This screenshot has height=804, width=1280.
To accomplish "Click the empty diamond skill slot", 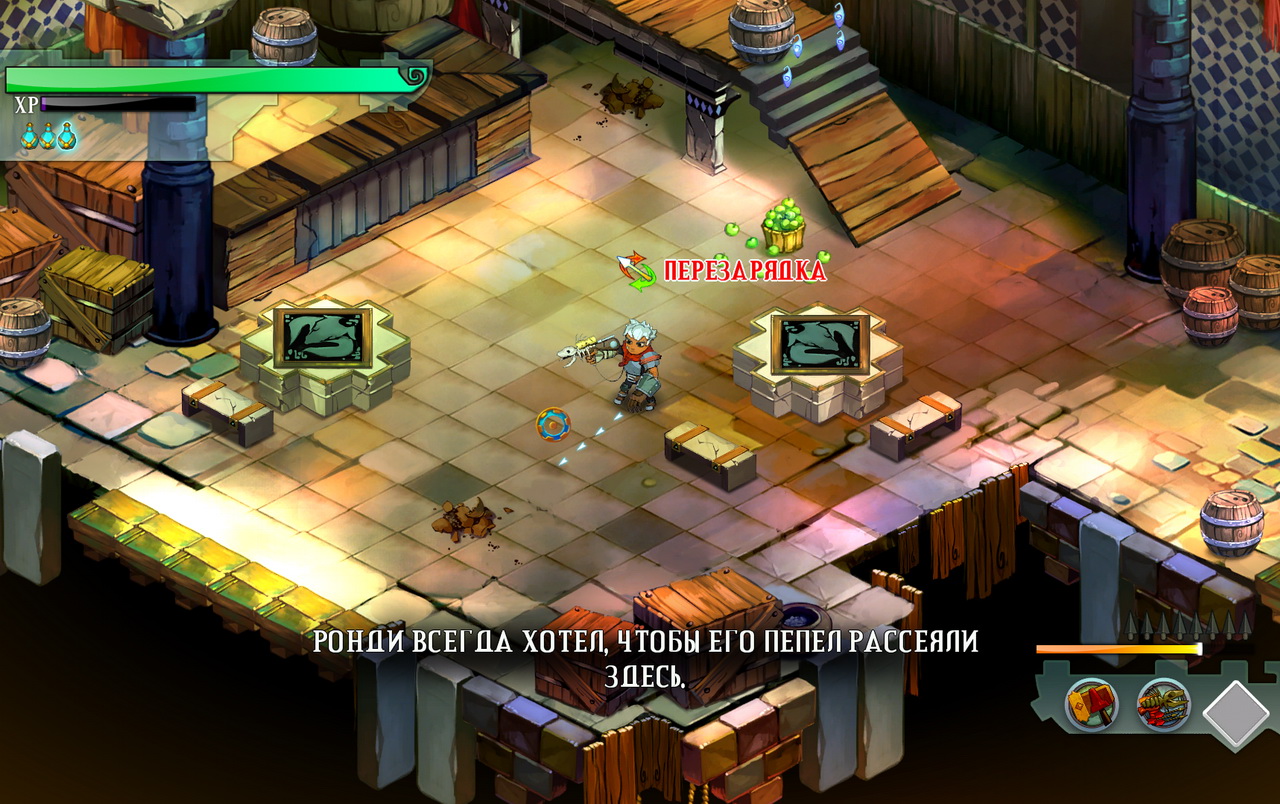I will 1236,713.
